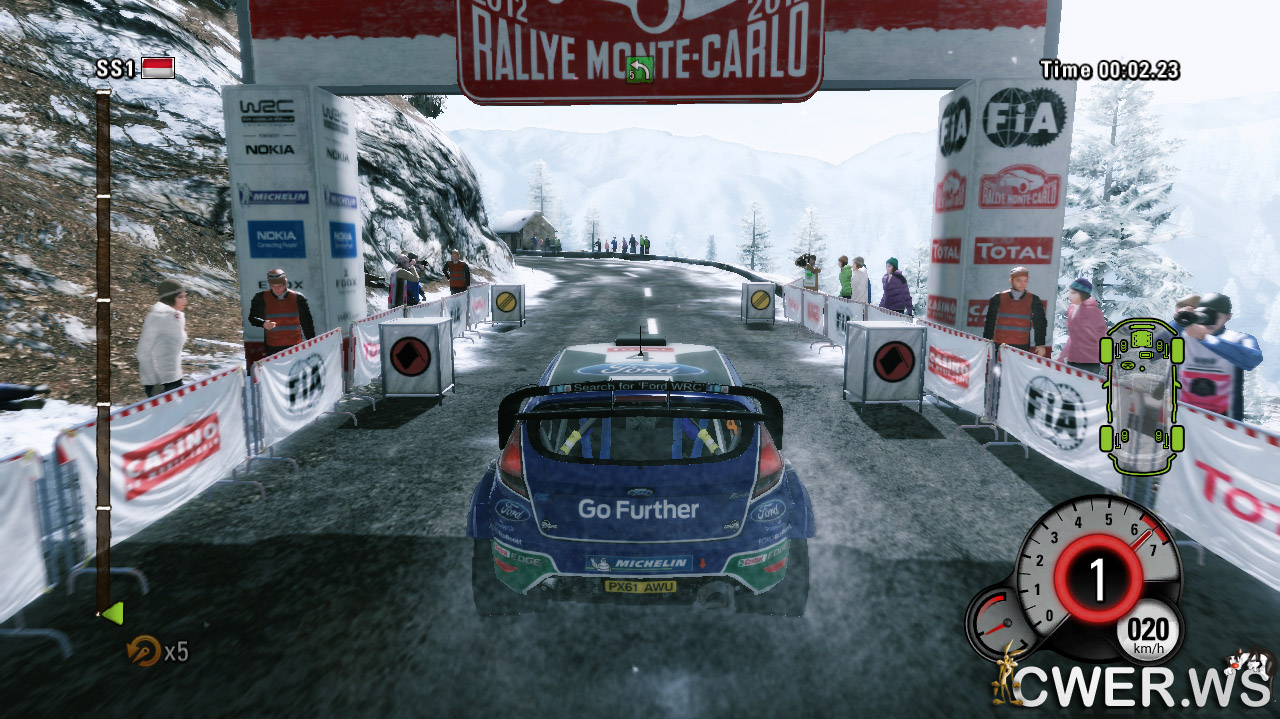
Task: Click the rewind counter icon
Action: [143, 652]
